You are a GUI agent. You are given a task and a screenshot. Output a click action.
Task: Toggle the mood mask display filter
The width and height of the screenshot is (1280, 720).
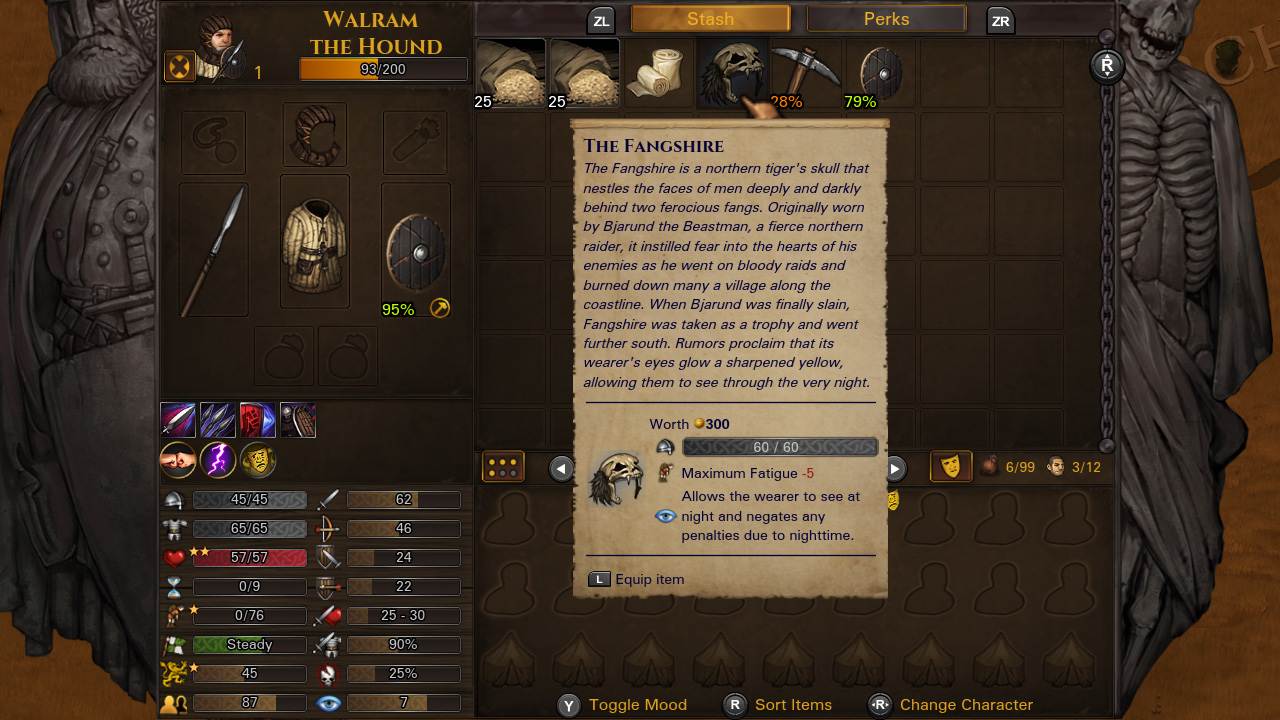coord(950,467)
